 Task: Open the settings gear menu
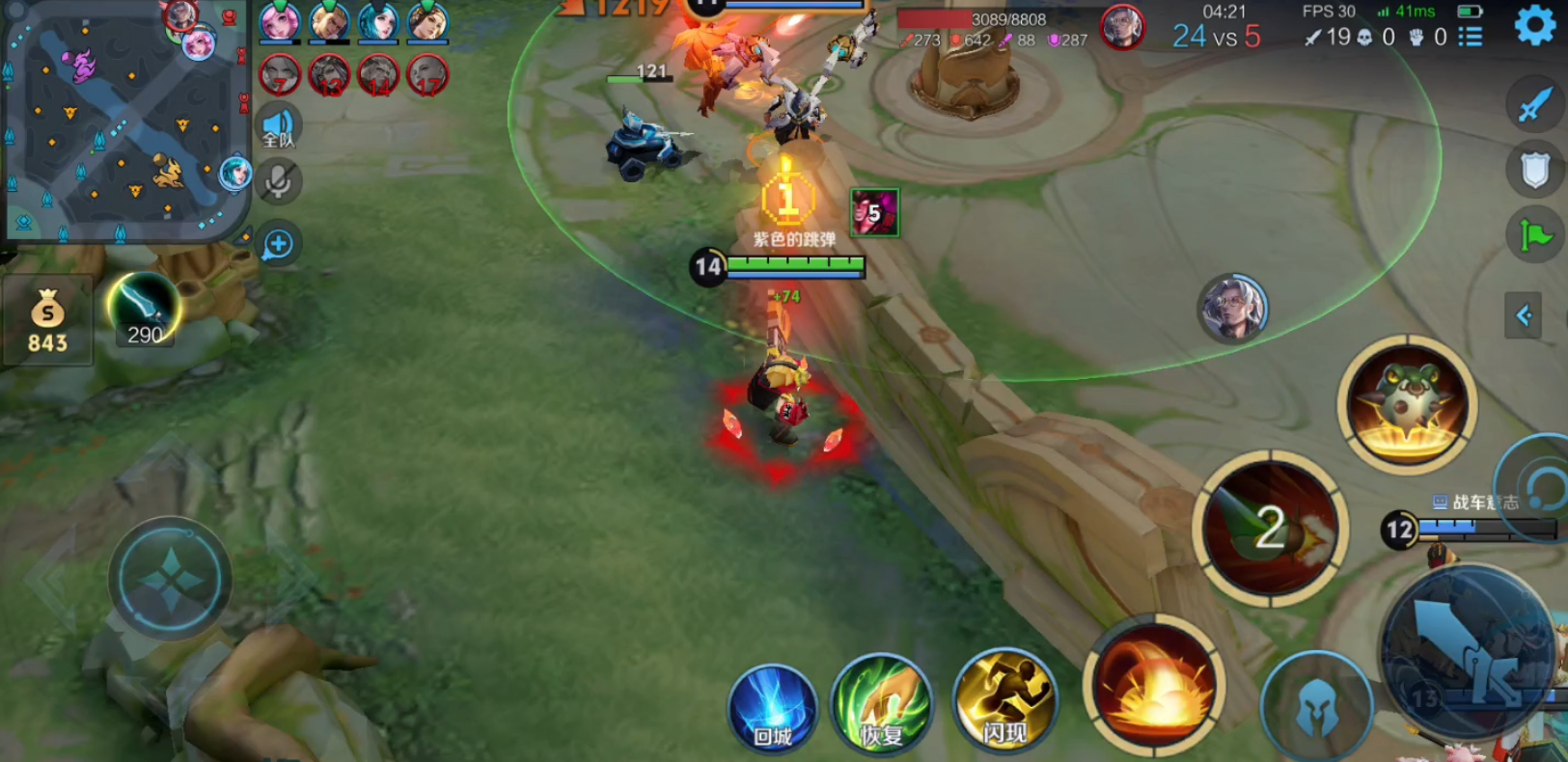1534,25
